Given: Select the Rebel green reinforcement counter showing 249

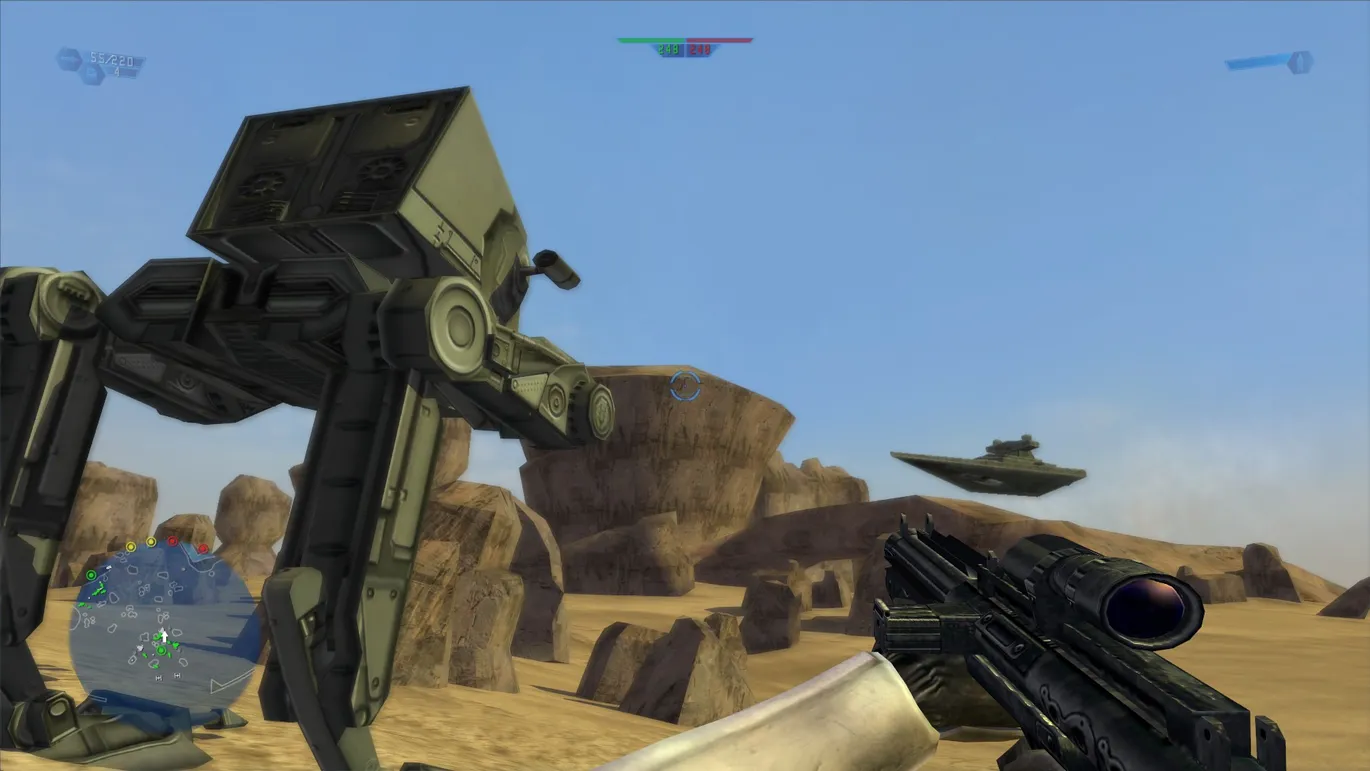Looking at the screenshot, I should point(668,47).
